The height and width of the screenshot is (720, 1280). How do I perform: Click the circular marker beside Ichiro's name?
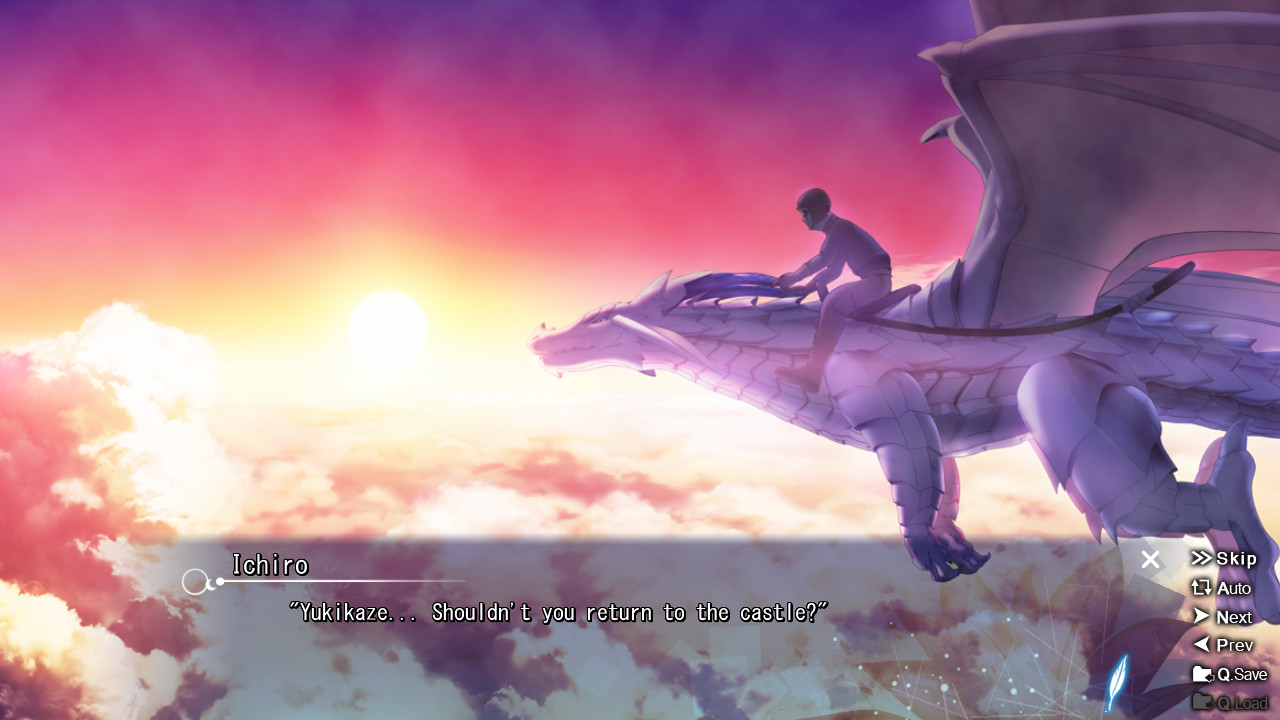pos(196,581)
